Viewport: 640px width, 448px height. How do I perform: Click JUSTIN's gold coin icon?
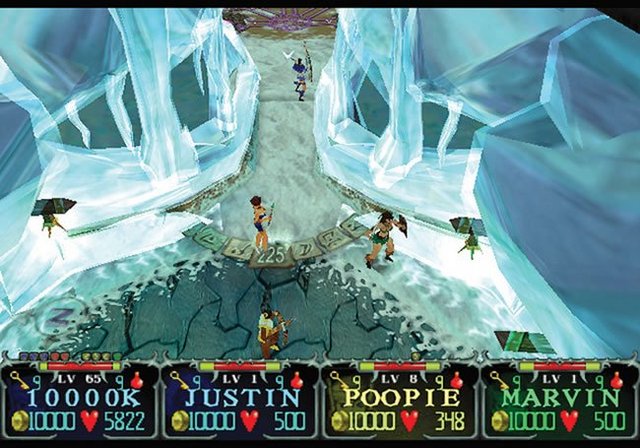178,420
